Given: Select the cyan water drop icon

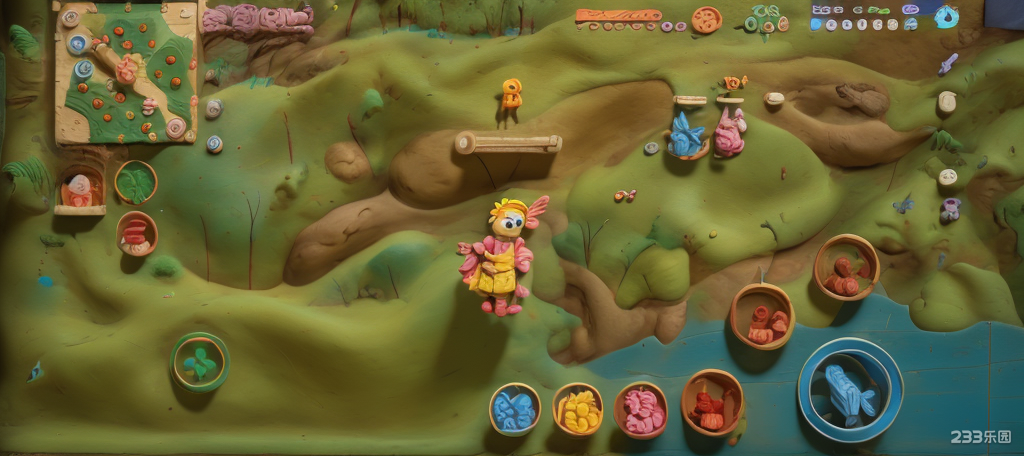Looking at the screenshot, I should 946,17.
